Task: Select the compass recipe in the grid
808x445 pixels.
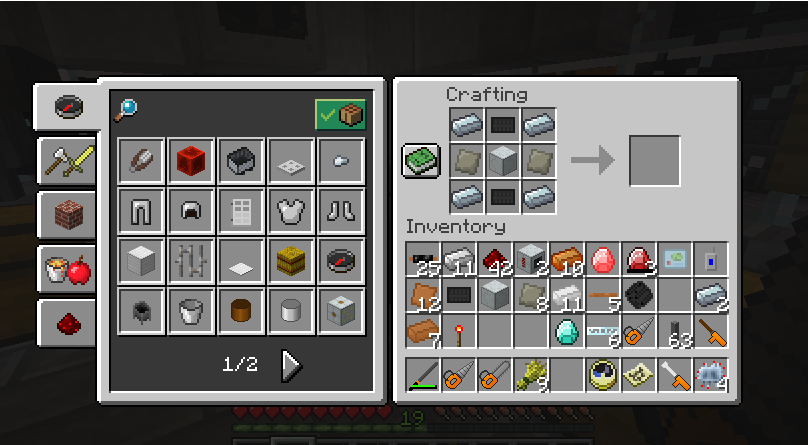Action: coord(342,260)
